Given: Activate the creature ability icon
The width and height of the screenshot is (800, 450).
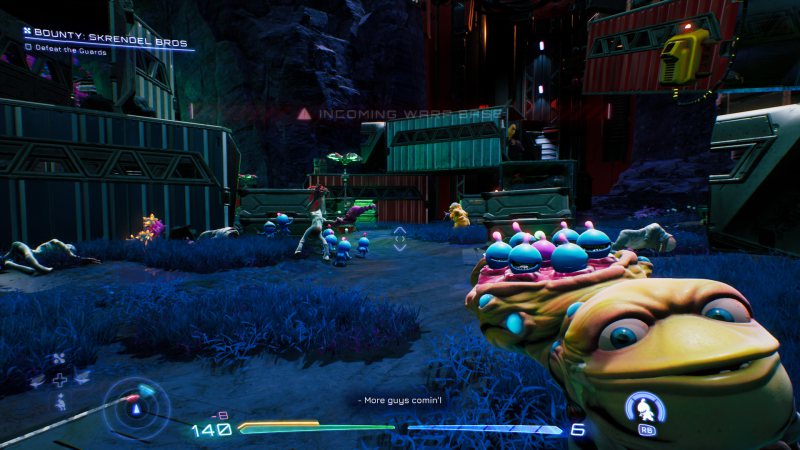Looking at the screenshot, I should [x=646, y=410].
